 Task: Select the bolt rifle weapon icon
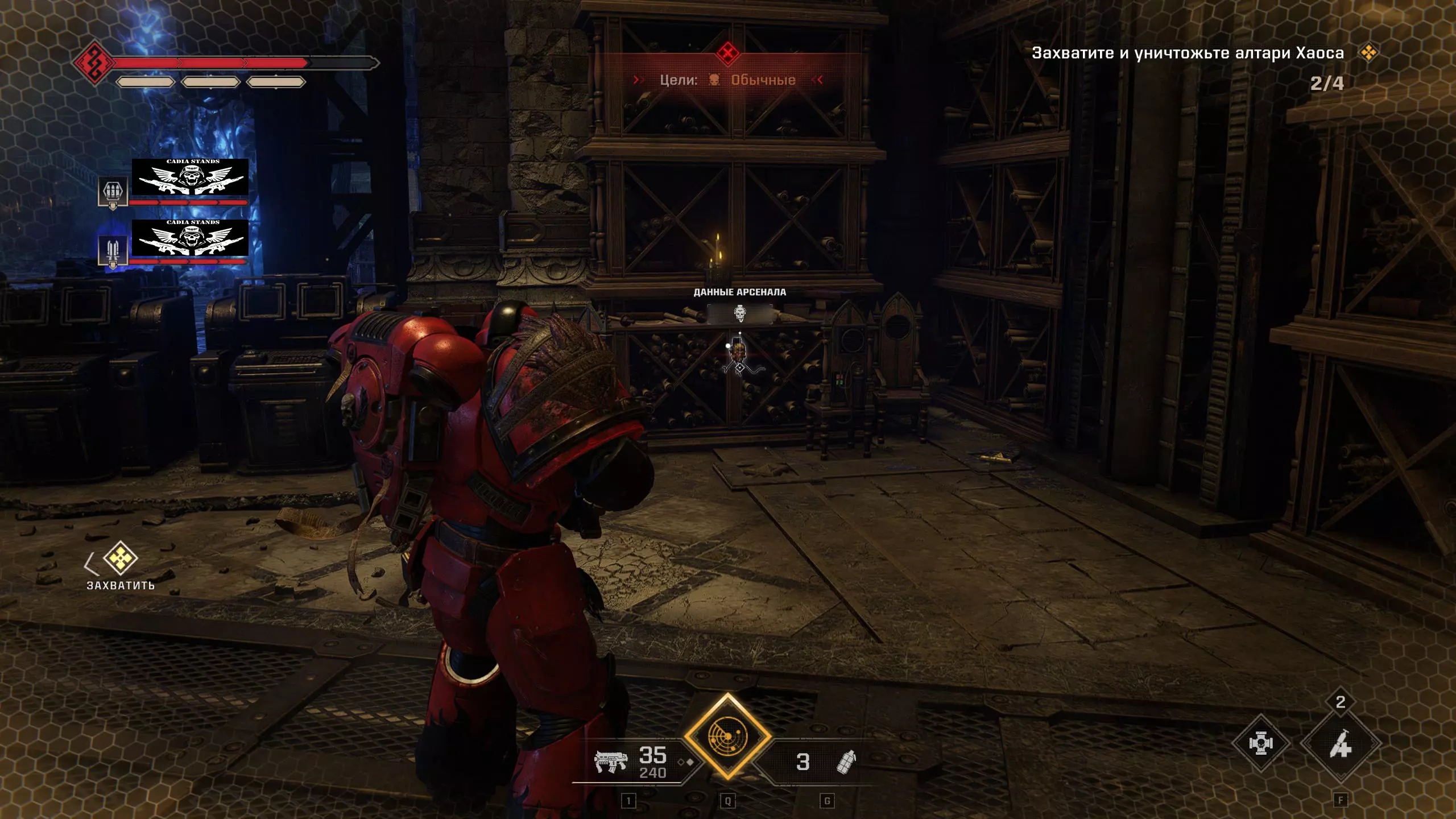point(610,760)
